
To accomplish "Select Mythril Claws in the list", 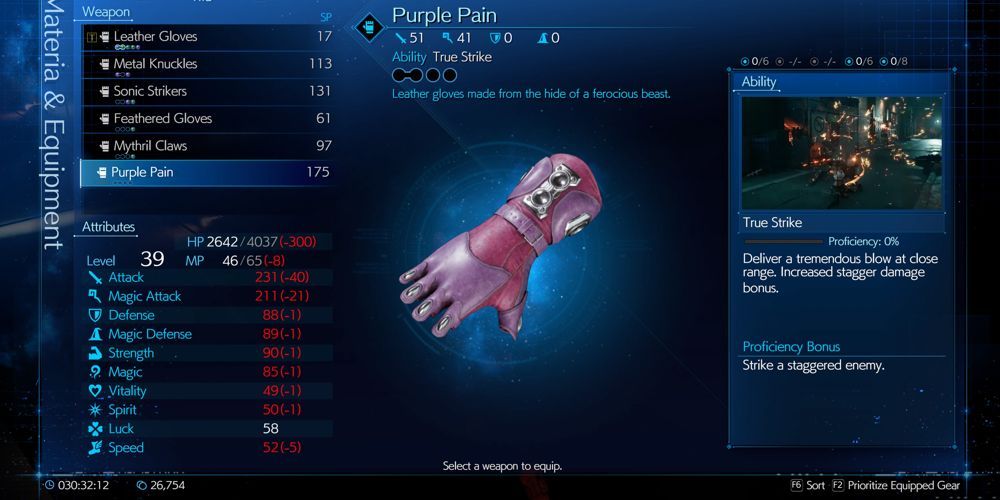I will (150, 146).
